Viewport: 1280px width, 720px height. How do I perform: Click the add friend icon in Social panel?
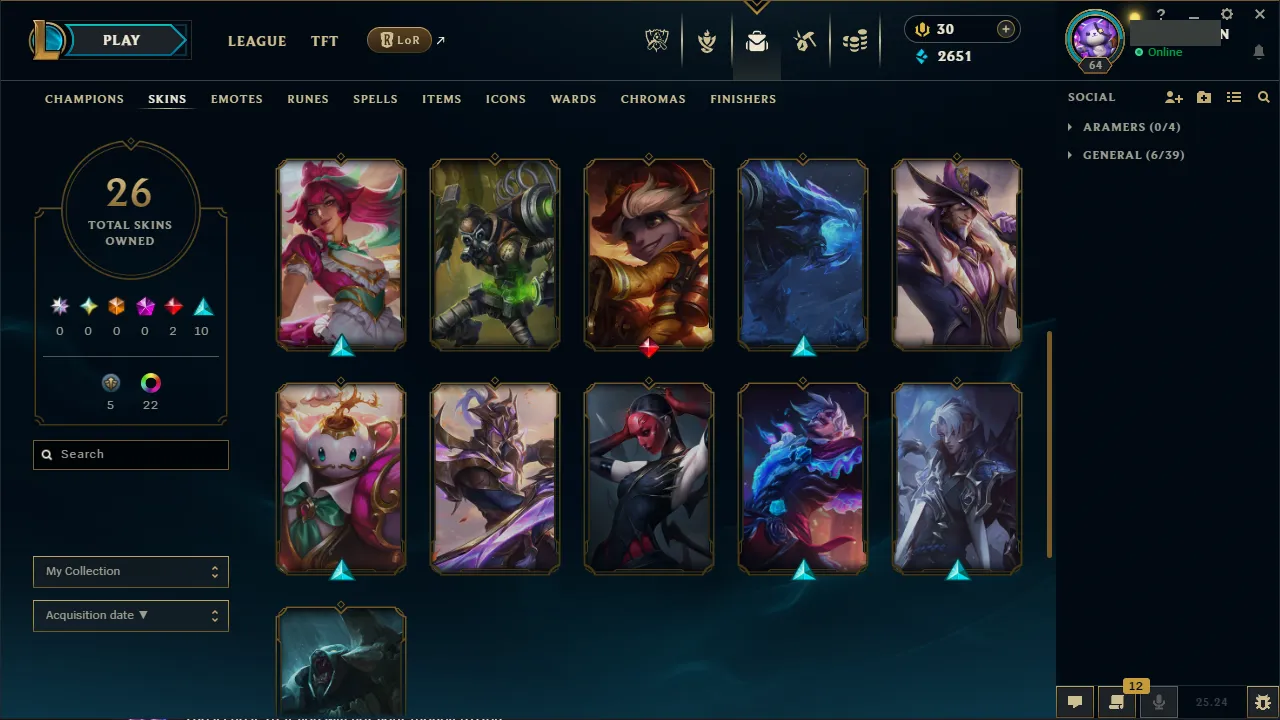[x=1173, y=97]
